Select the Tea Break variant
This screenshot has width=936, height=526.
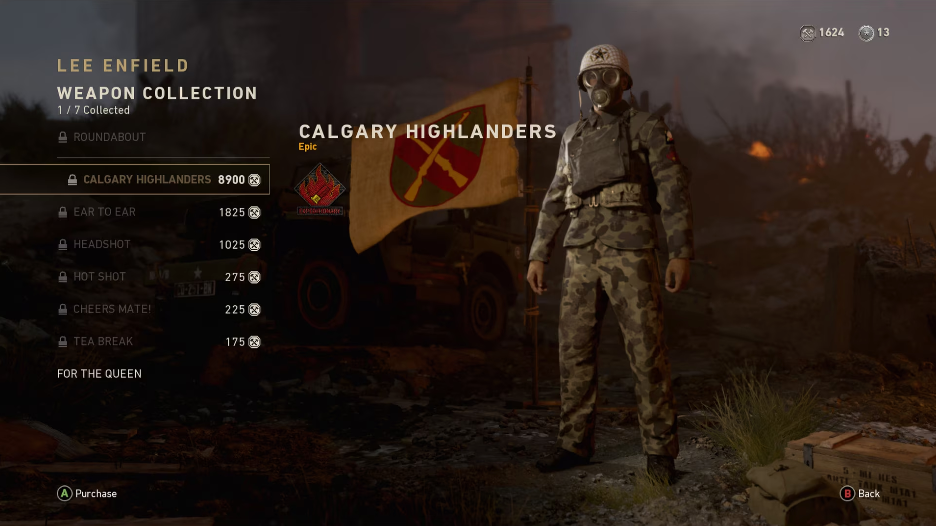click(103, 342)
